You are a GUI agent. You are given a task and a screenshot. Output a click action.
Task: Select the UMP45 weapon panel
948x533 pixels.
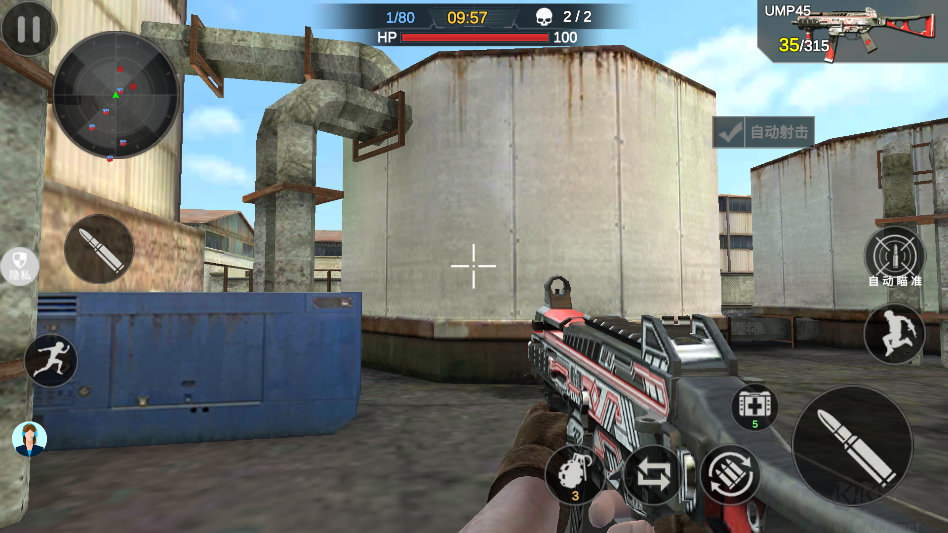[x=852, y=33]
